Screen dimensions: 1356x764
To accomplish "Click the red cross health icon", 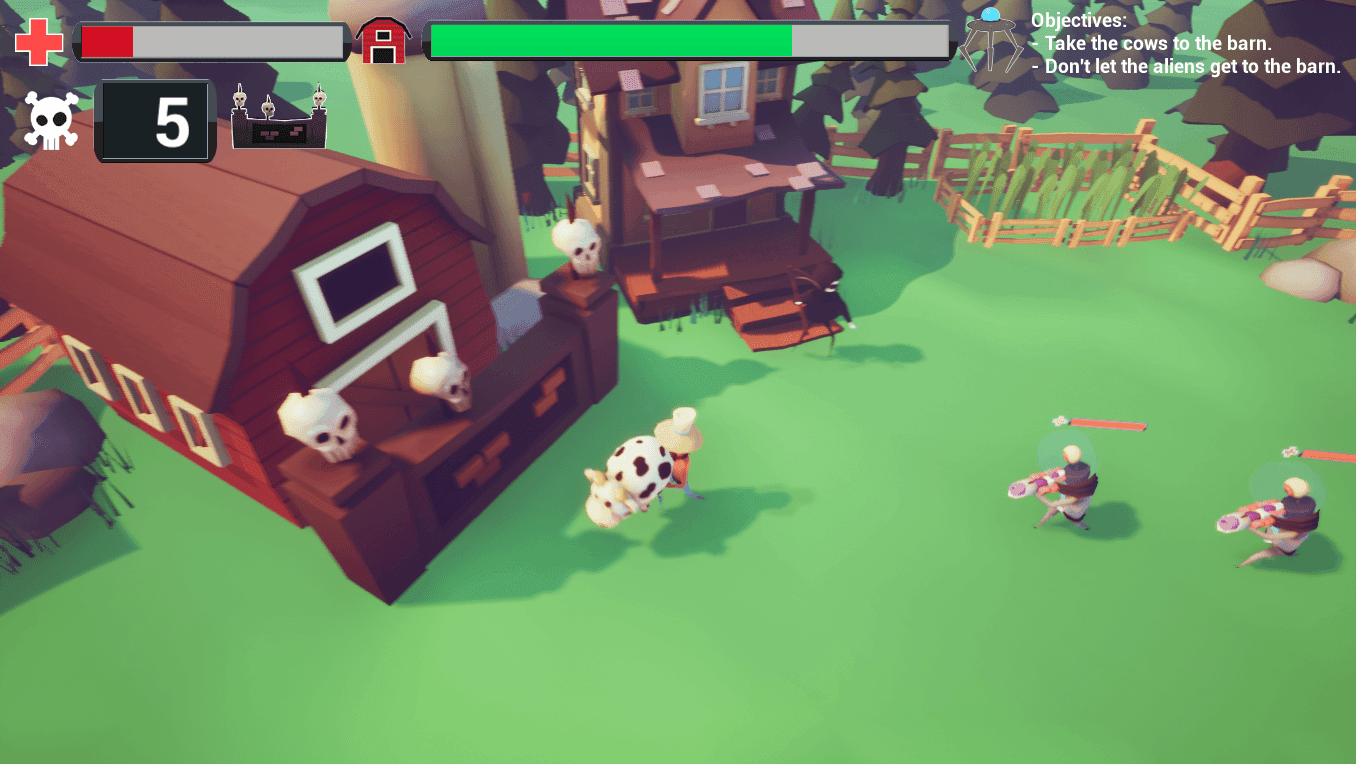I will coord(39,42).
